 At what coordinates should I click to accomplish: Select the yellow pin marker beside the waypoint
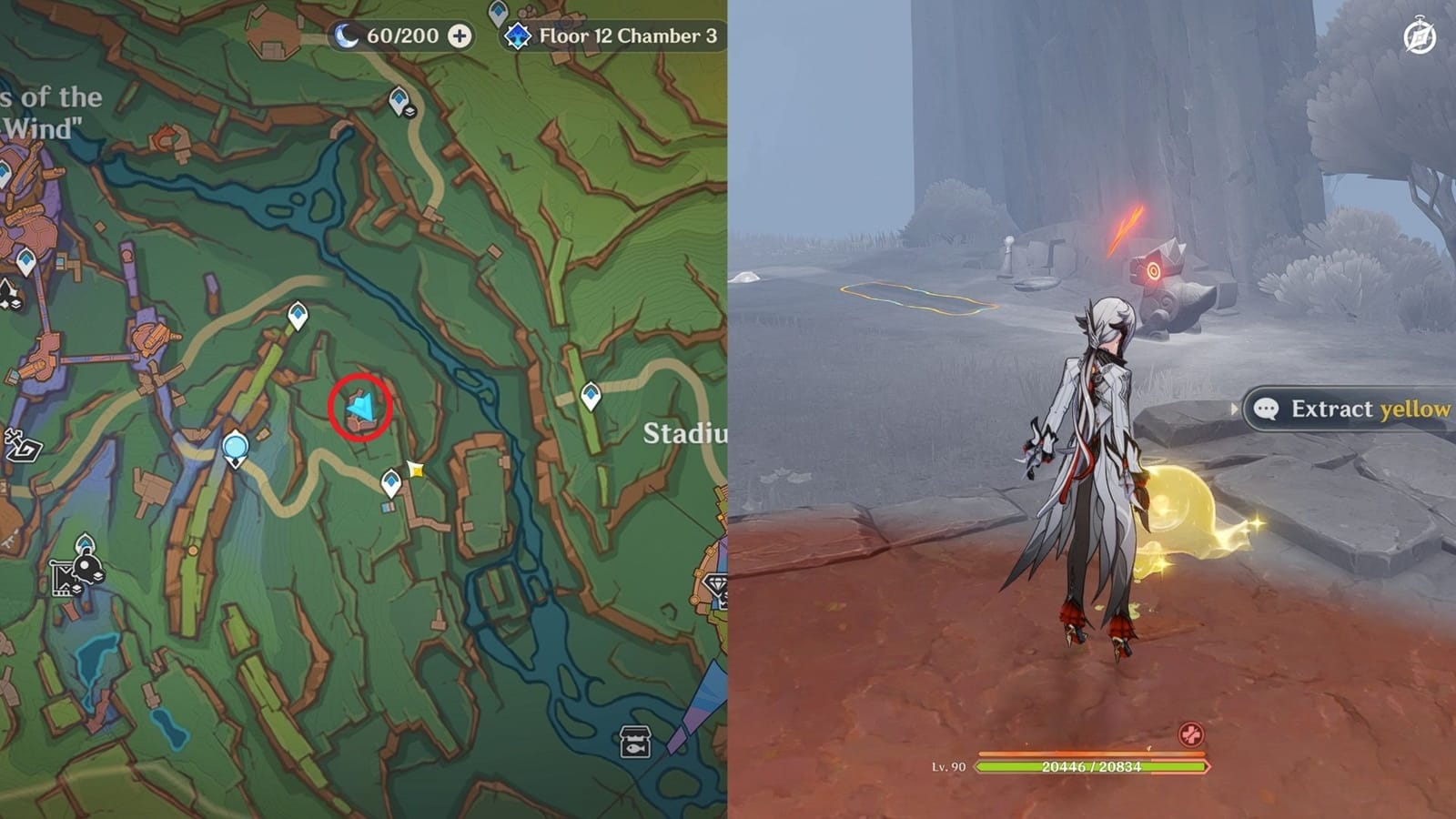tap(415, 468)
